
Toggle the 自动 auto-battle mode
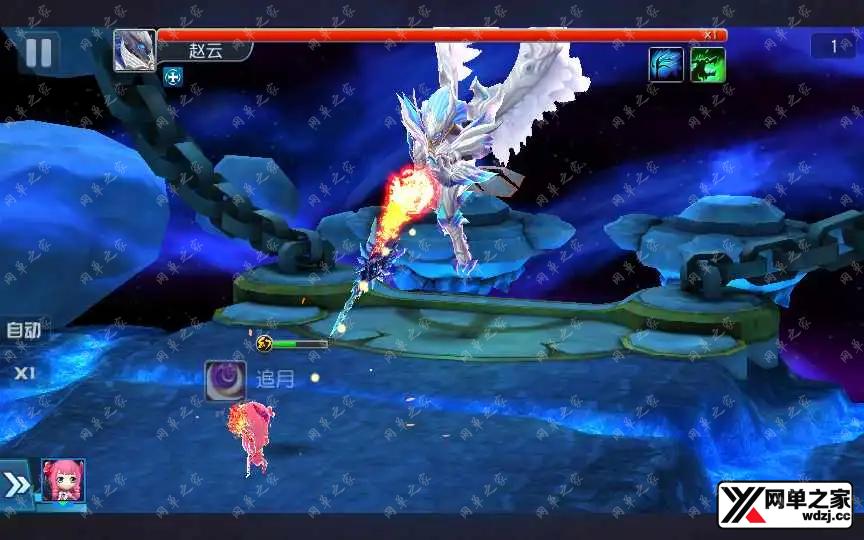click(x=23, y=330)
